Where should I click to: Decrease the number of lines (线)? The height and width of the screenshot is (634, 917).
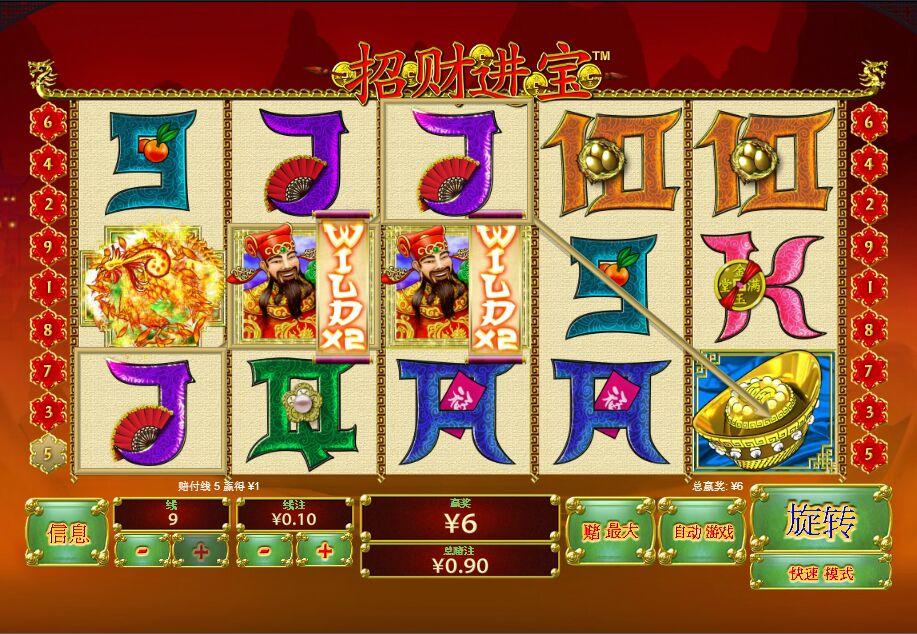pos(142,550)
